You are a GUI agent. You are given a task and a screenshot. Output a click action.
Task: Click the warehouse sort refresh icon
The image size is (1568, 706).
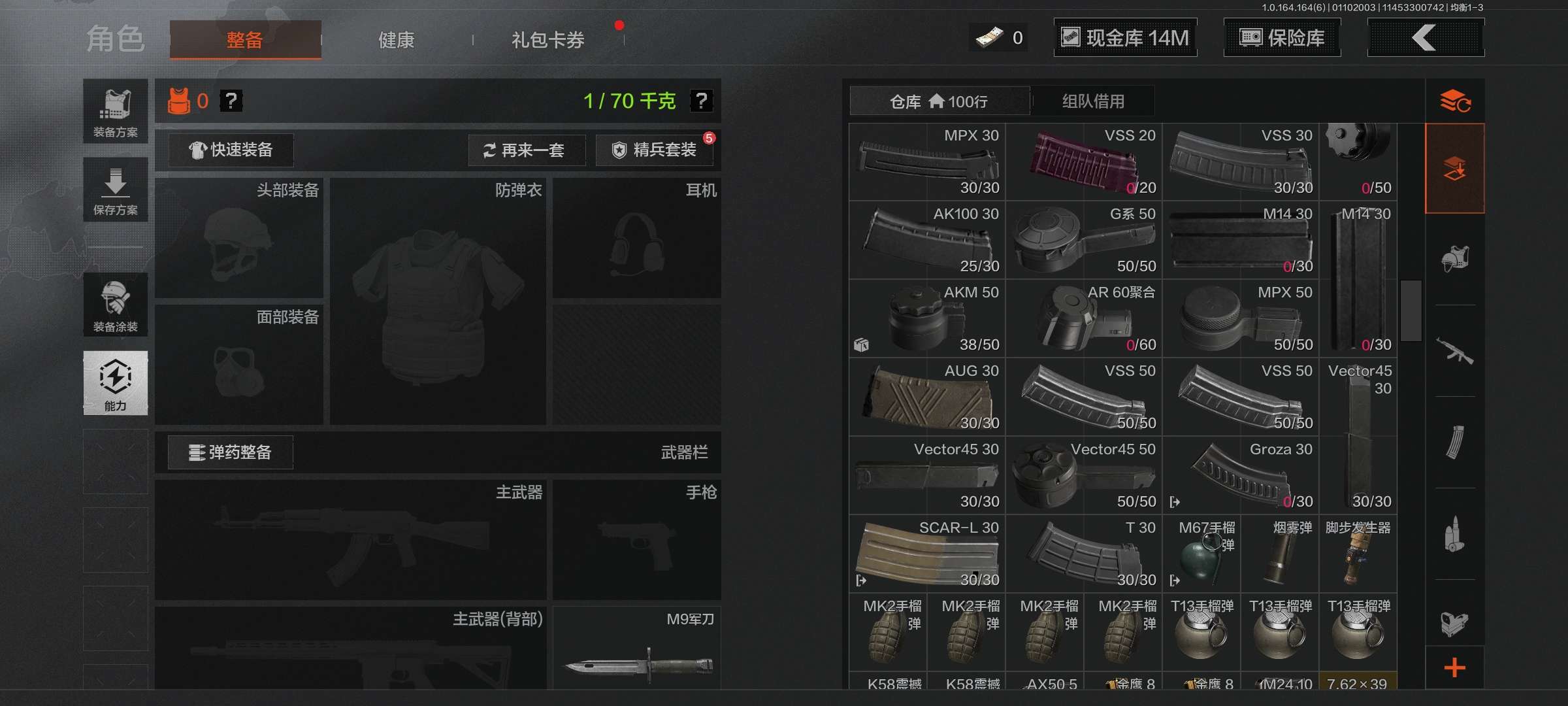(x=1456, y=101)
